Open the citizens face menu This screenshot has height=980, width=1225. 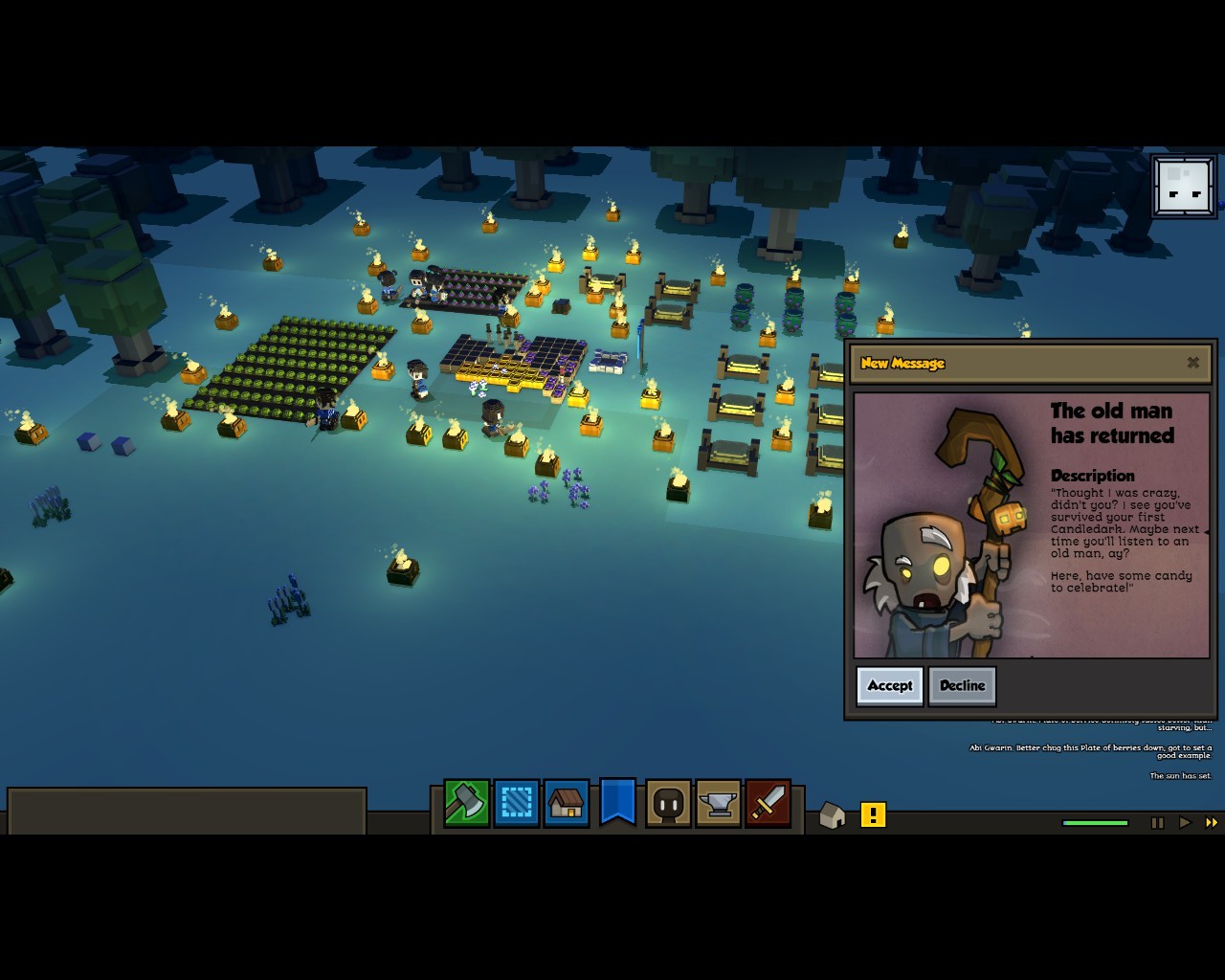click(x=668, y=803)
